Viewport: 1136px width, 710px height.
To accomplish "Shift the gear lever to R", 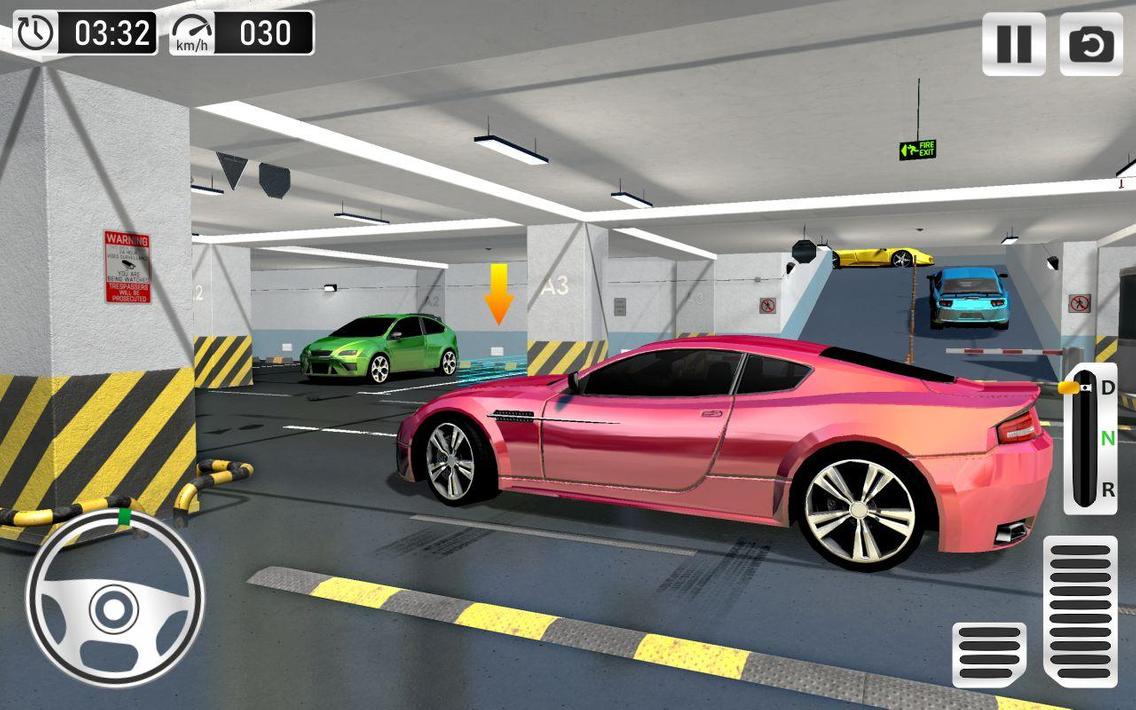I will [x=1107, y=490].
